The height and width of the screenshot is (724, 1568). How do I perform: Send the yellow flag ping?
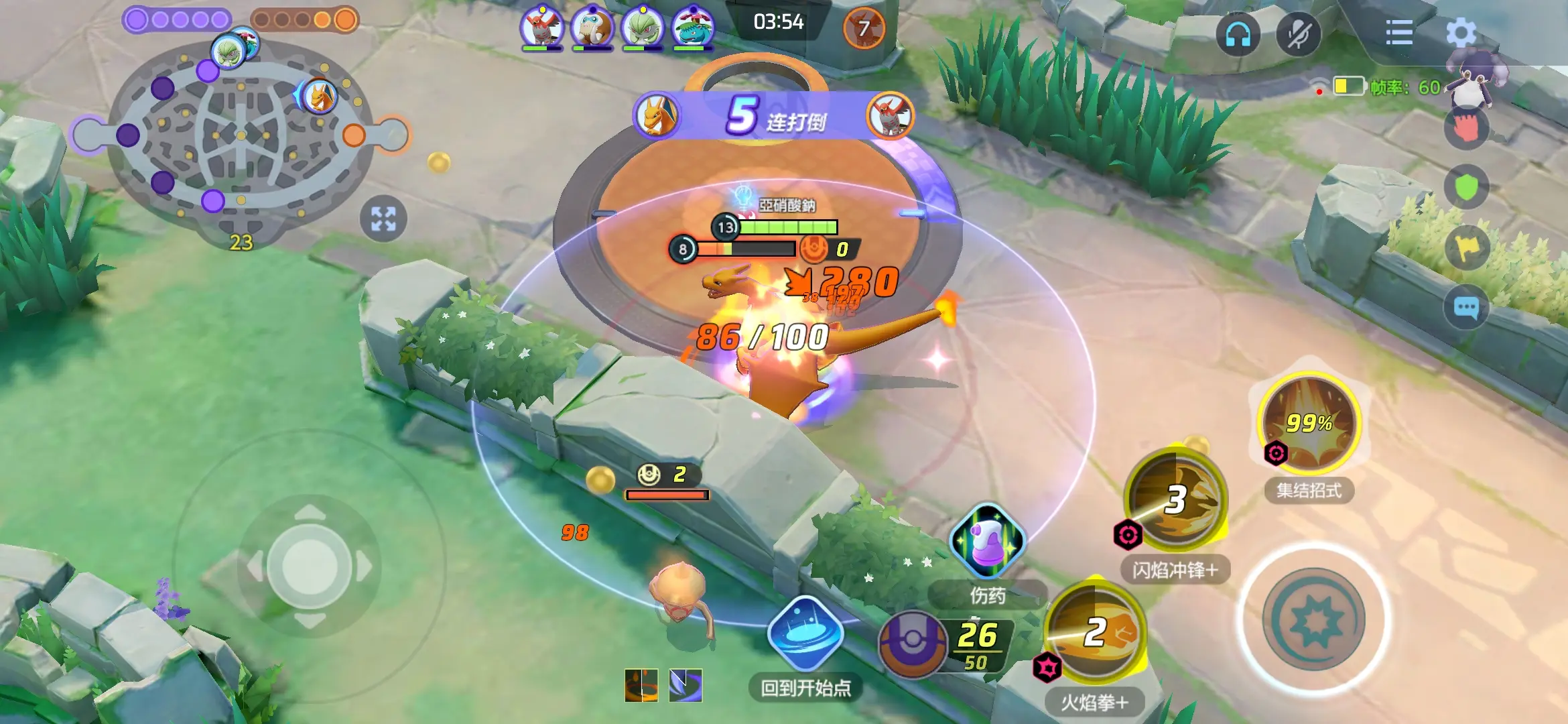[x=1466, y=248]
